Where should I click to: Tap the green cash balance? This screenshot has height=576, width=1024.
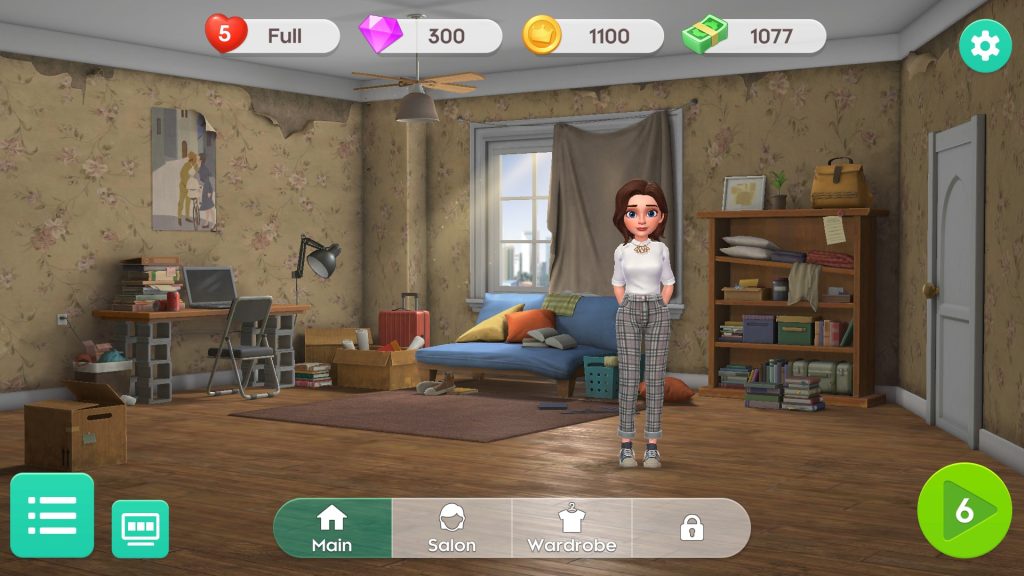coord(755,36)
